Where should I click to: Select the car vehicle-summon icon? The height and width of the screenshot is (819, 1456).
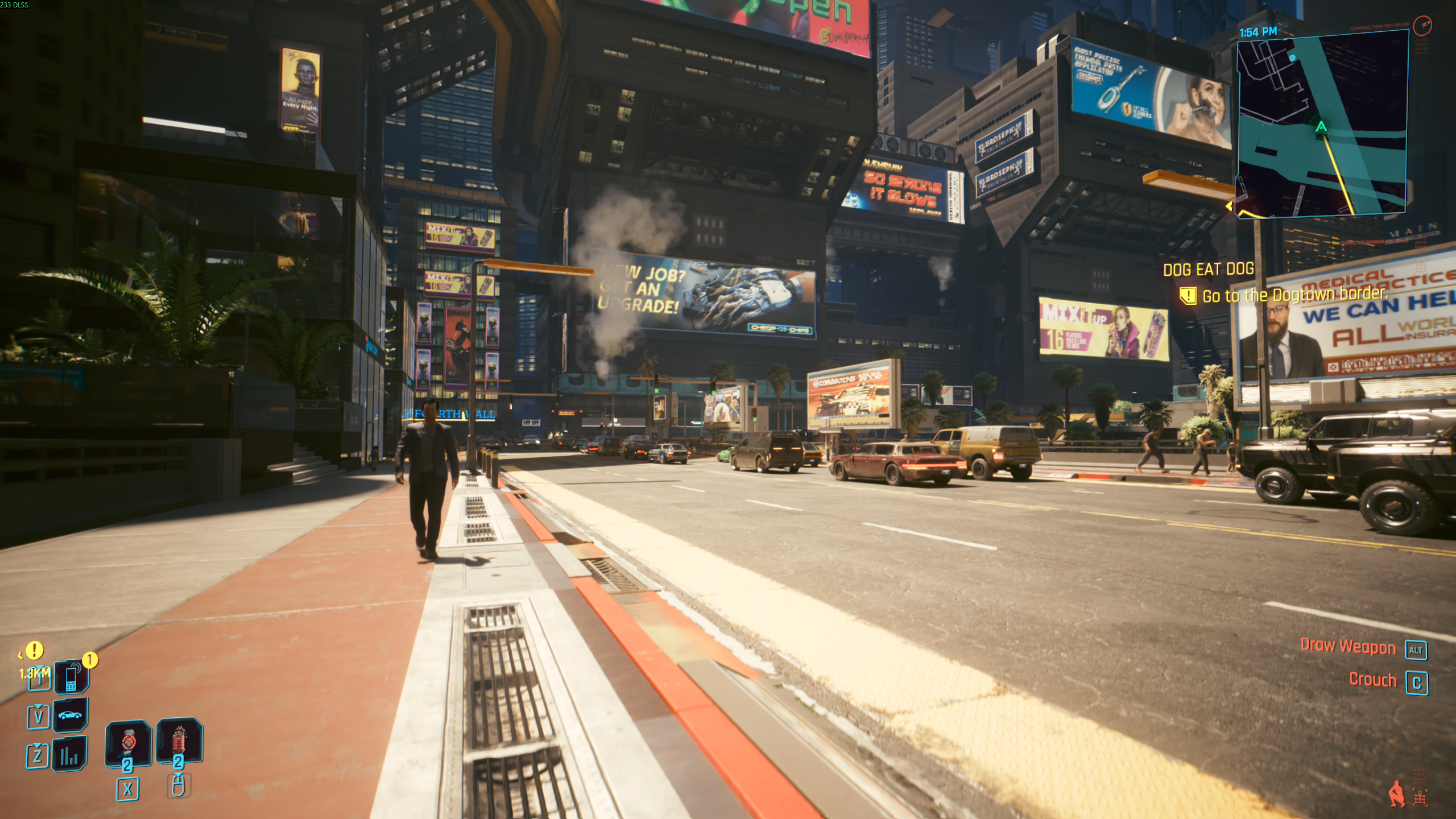70,715
